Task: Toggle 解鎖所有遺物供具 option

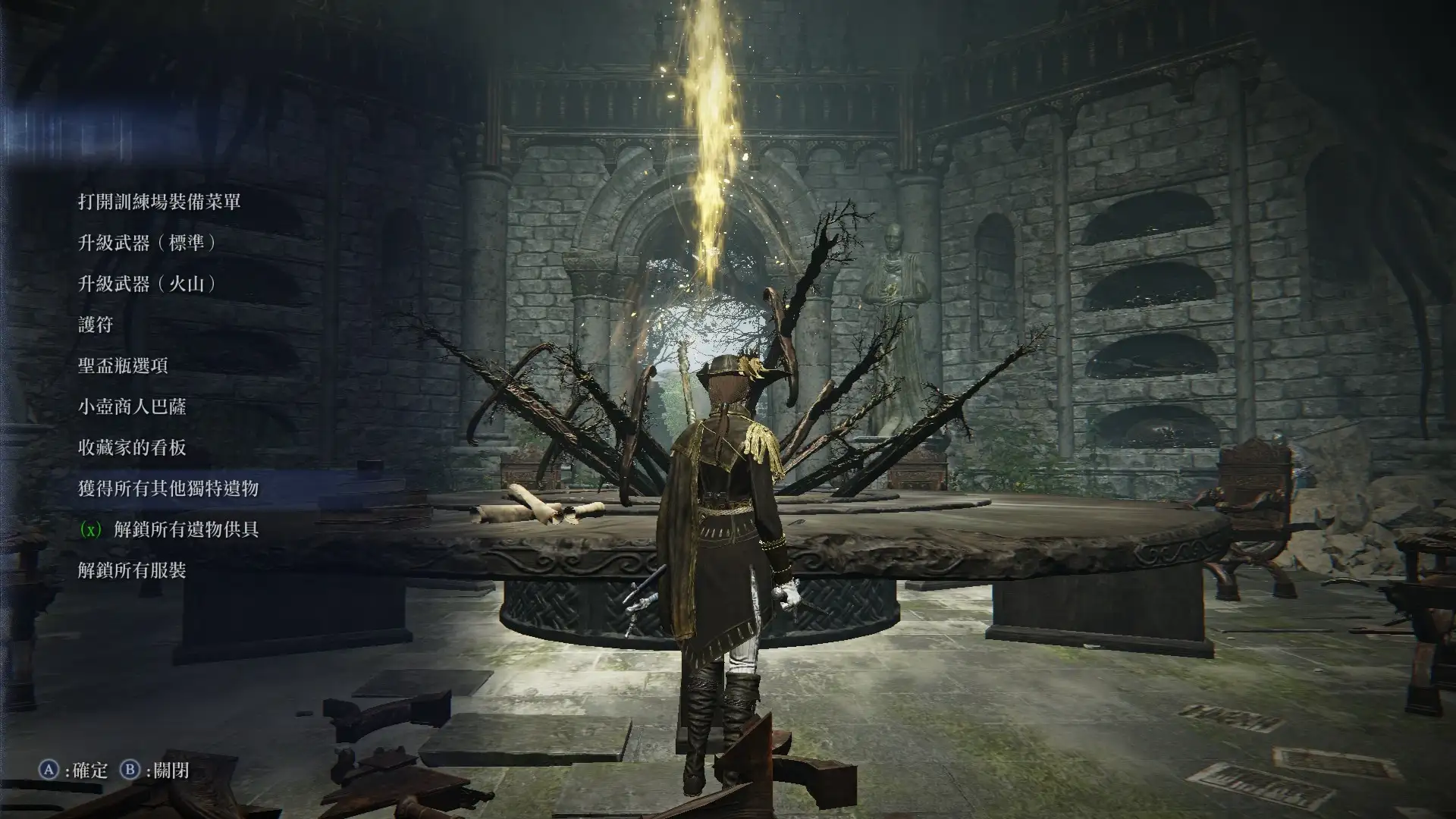Action: 186,529
